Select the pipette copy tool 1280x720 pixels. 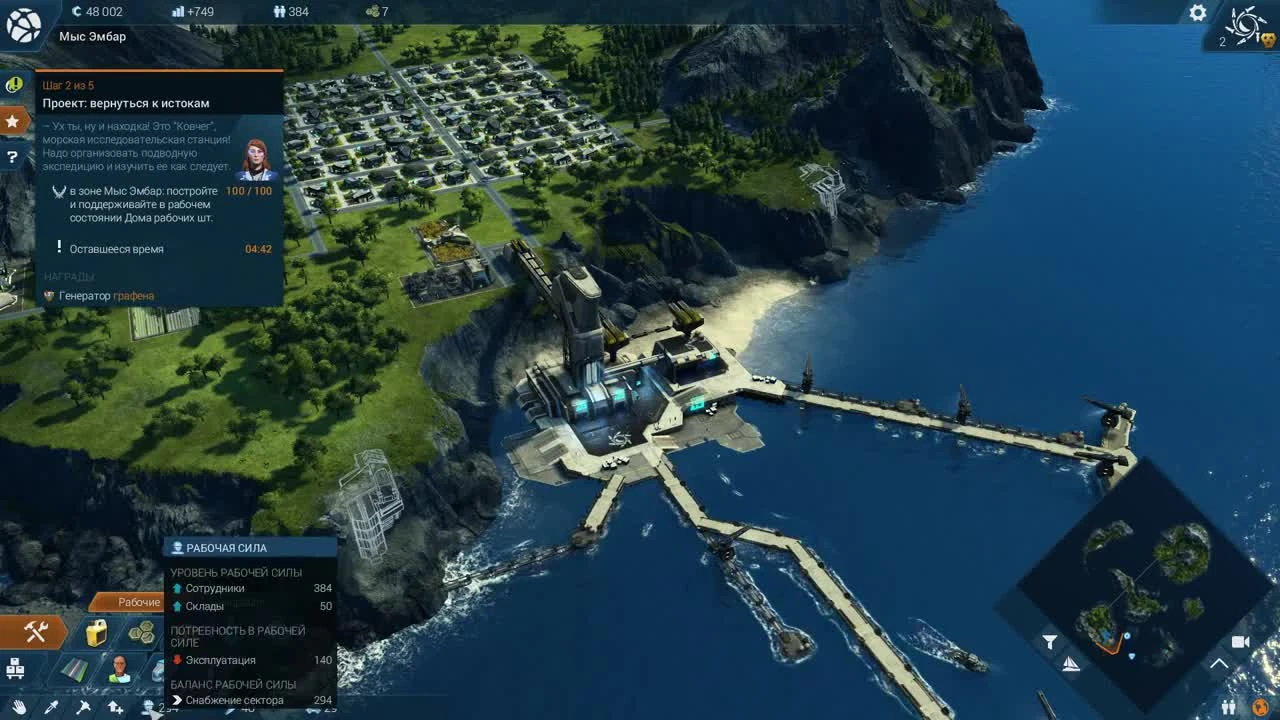tap(53, 707)
